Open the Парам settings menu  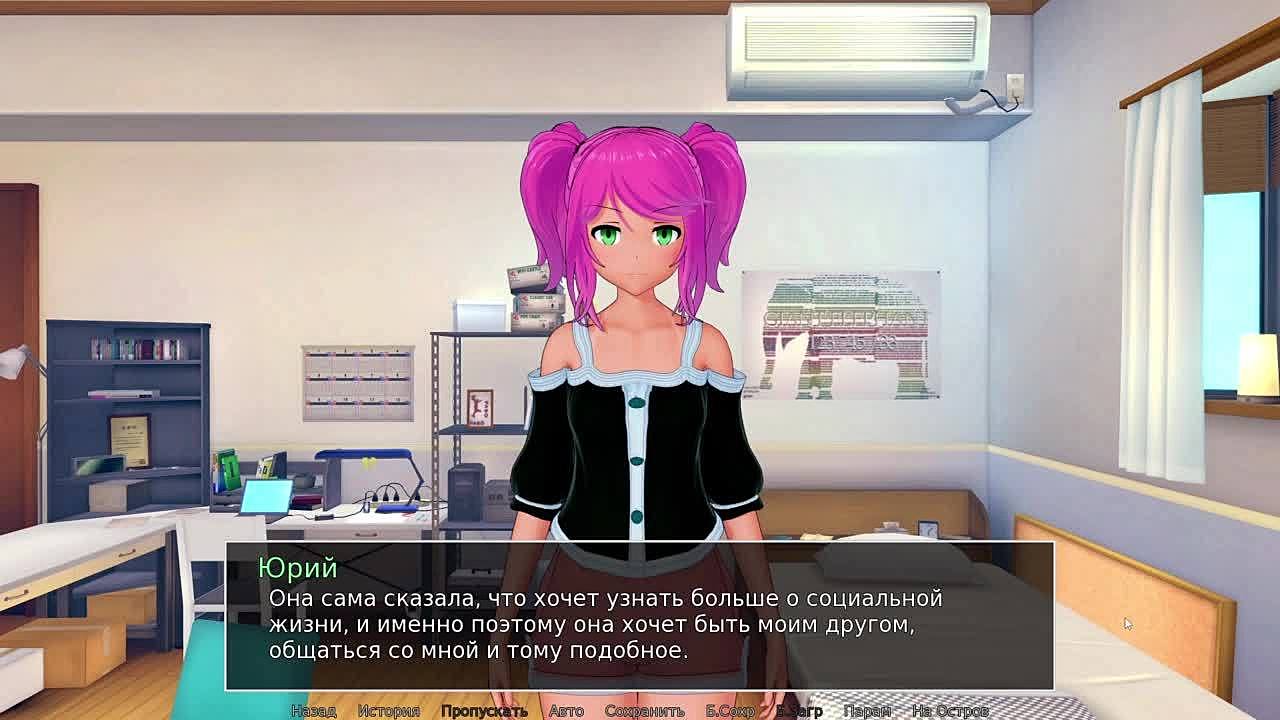pyautogui.click(x=867, y=711)
